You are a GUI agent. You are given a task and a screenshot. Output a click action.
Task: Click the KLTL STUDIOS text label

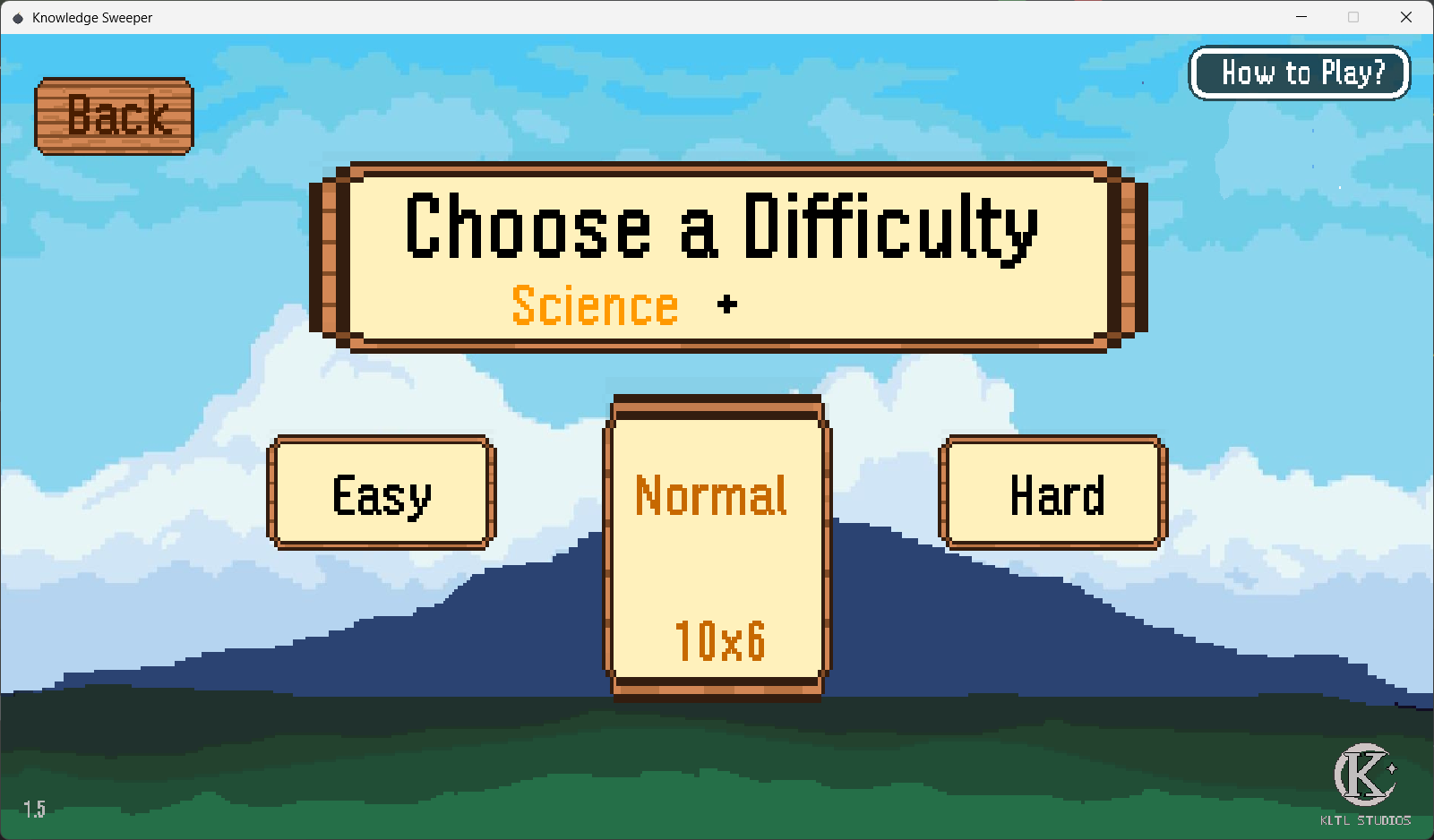(x=1365, y=819)
